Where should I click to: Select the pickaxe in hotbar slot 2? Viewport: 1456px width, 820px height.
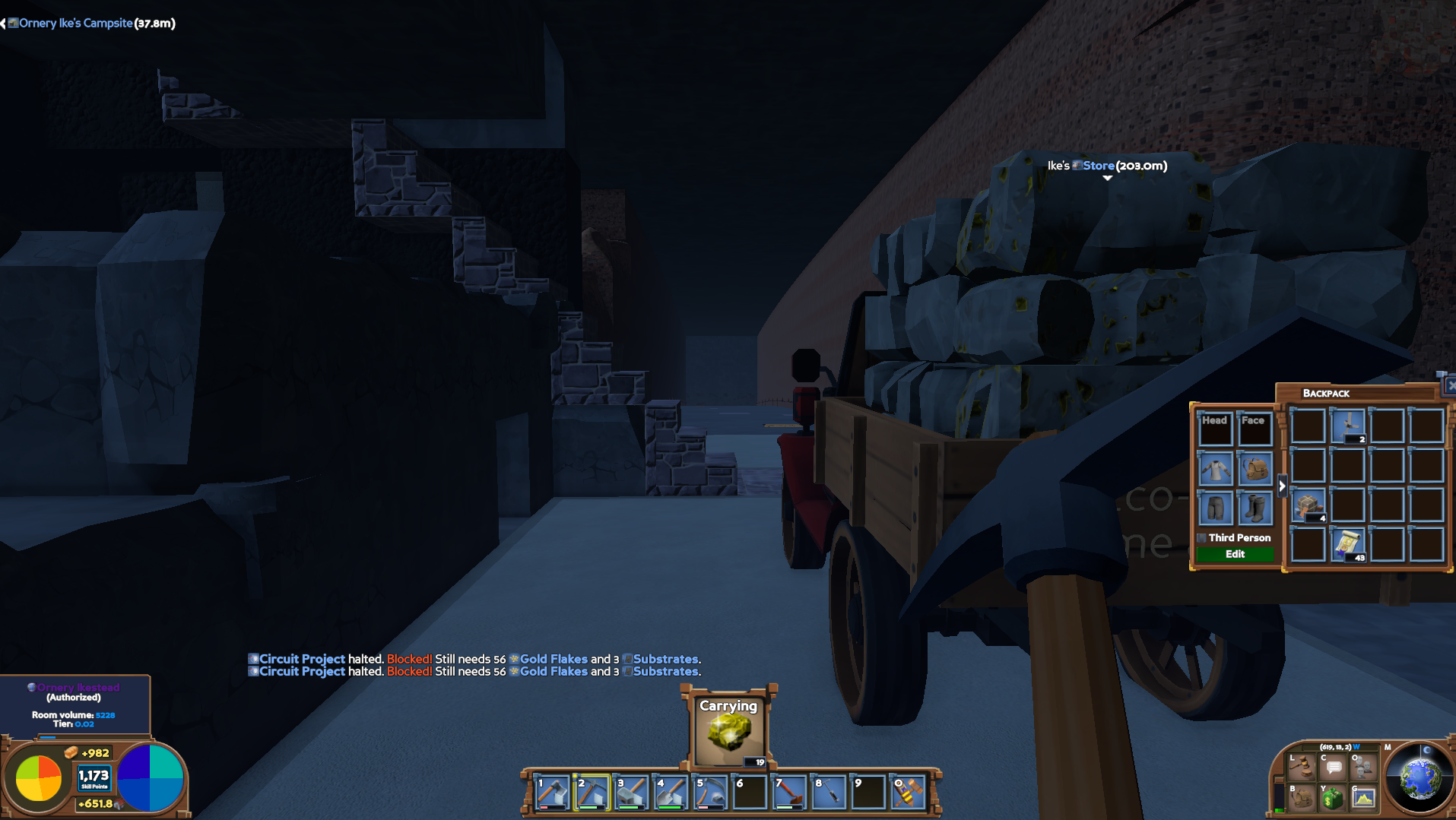pos(588,793)
